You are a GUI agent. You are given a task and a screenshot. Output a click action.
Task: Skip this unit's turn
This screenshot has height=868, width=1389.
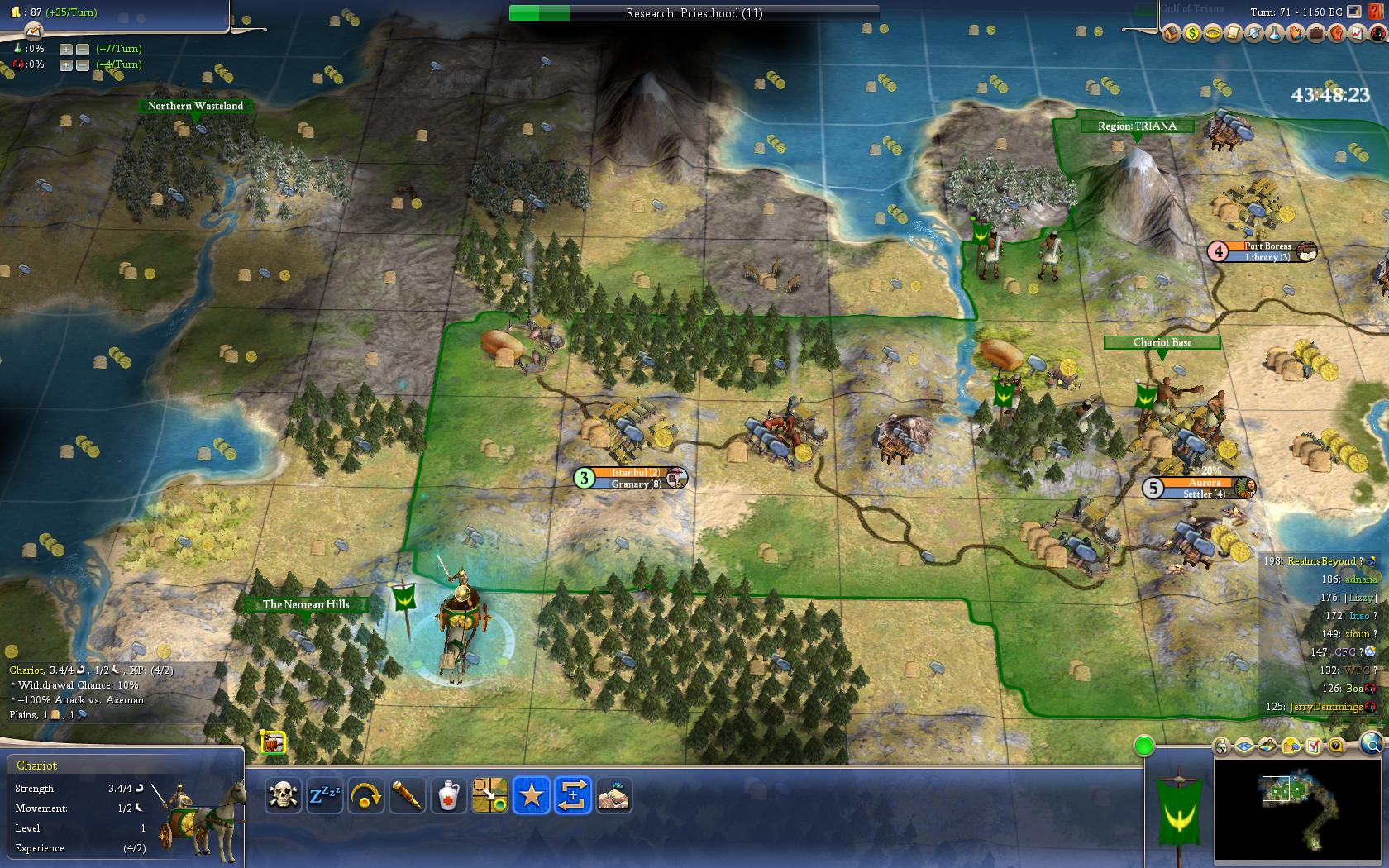click(x=365, y=795)
